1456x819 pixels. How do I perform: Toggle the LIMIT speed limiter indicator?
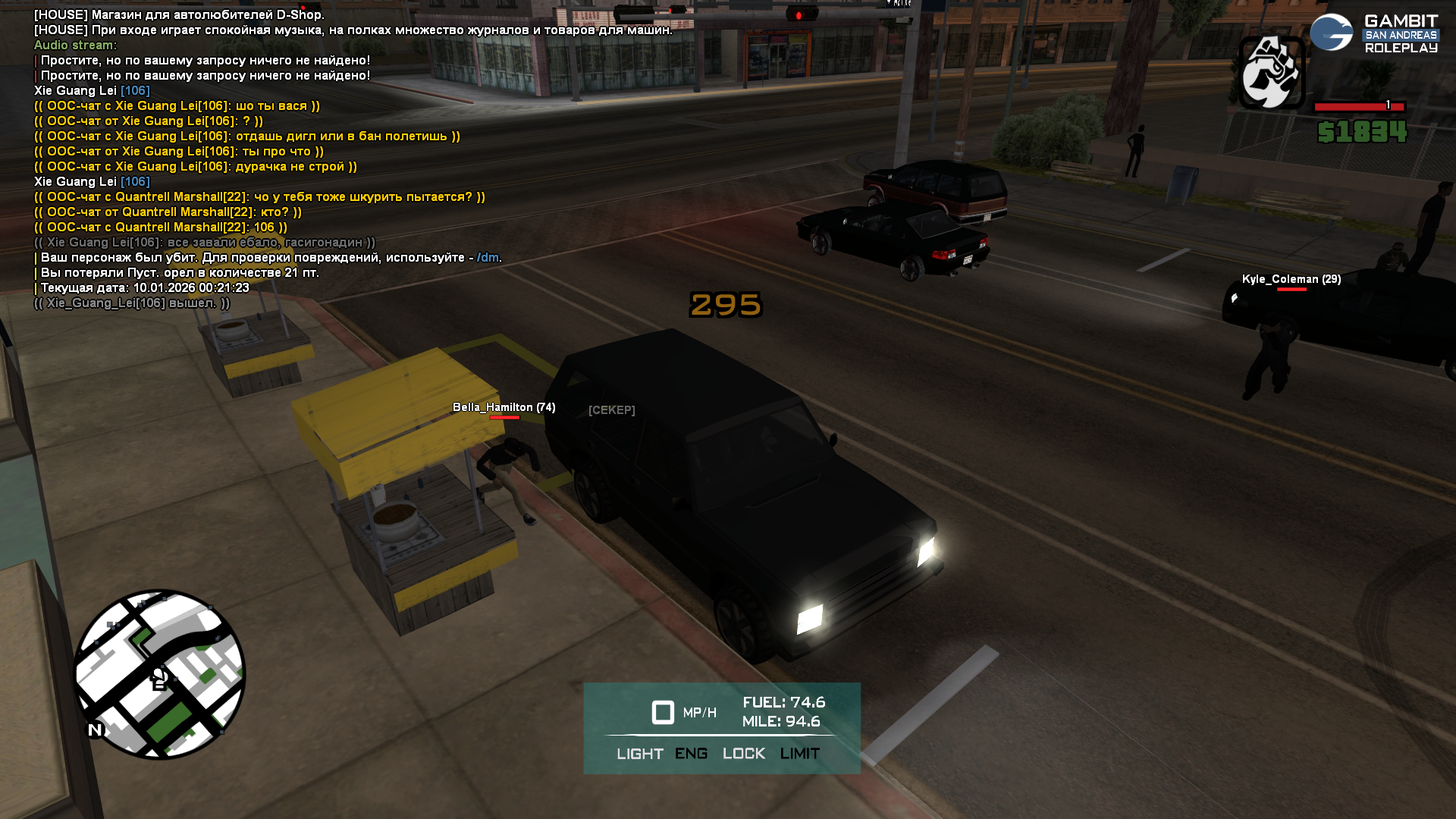pos(799,754)
